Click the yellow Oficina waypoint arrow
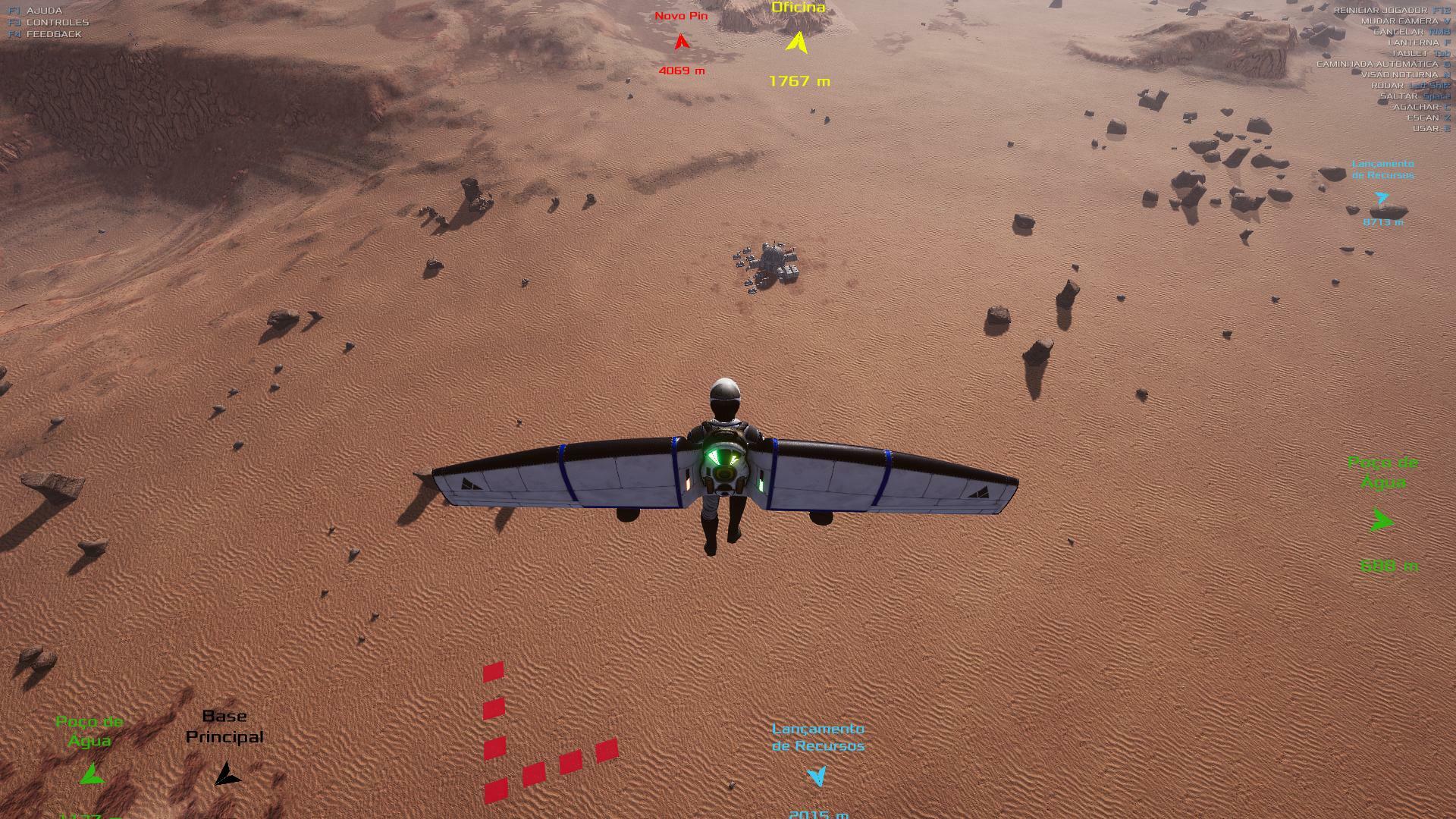Screen dimensions: 1456x819 [x=797, y=42]
